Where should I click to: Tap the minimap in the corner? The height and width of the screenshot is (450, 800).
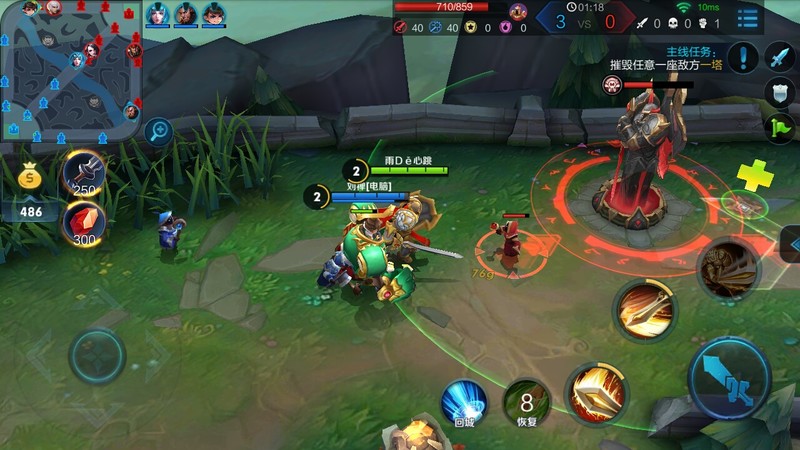pyautogui.click(x=70, y=70)
